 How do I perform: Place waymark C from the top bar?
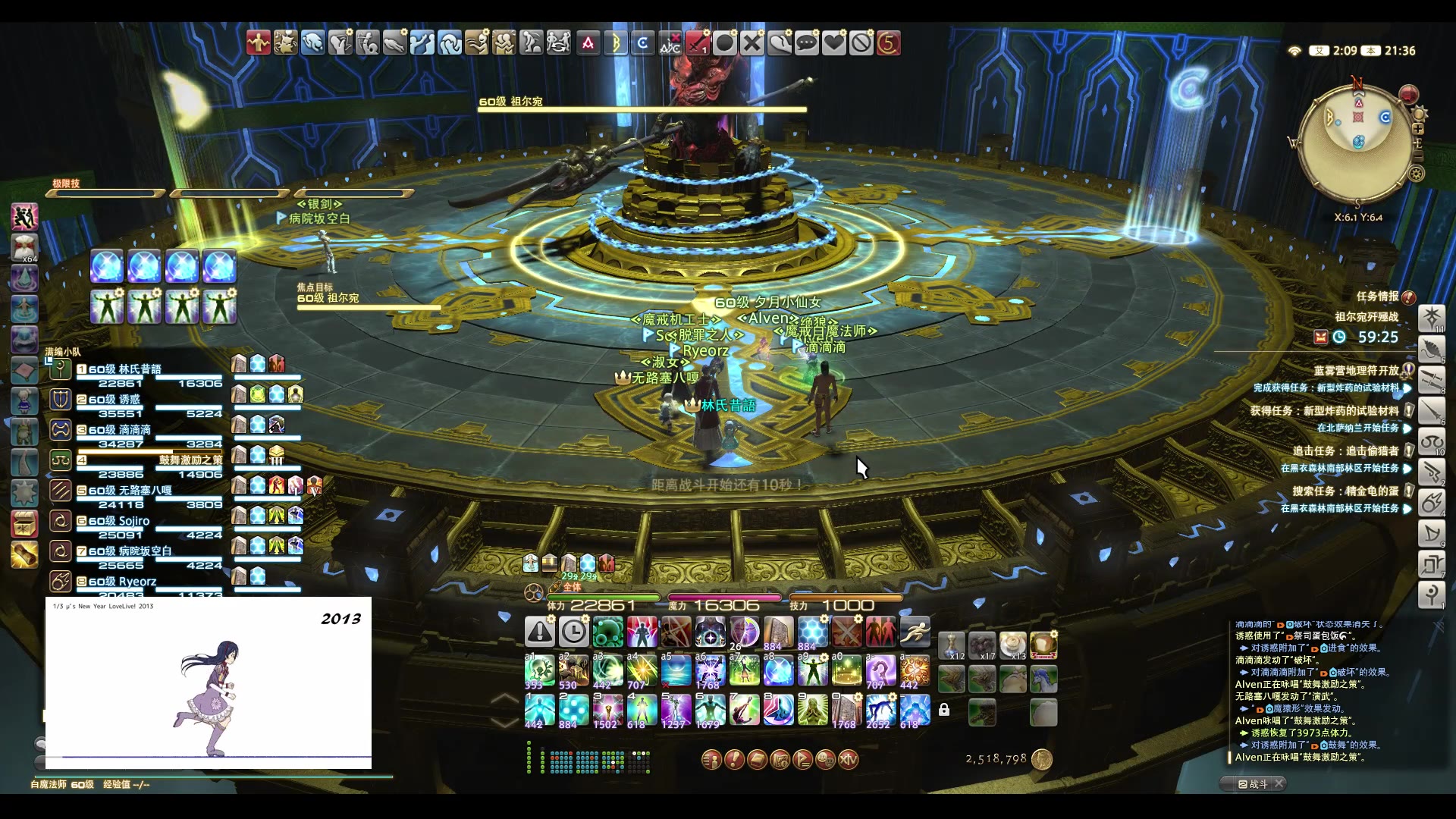click(x=642, y=43)
